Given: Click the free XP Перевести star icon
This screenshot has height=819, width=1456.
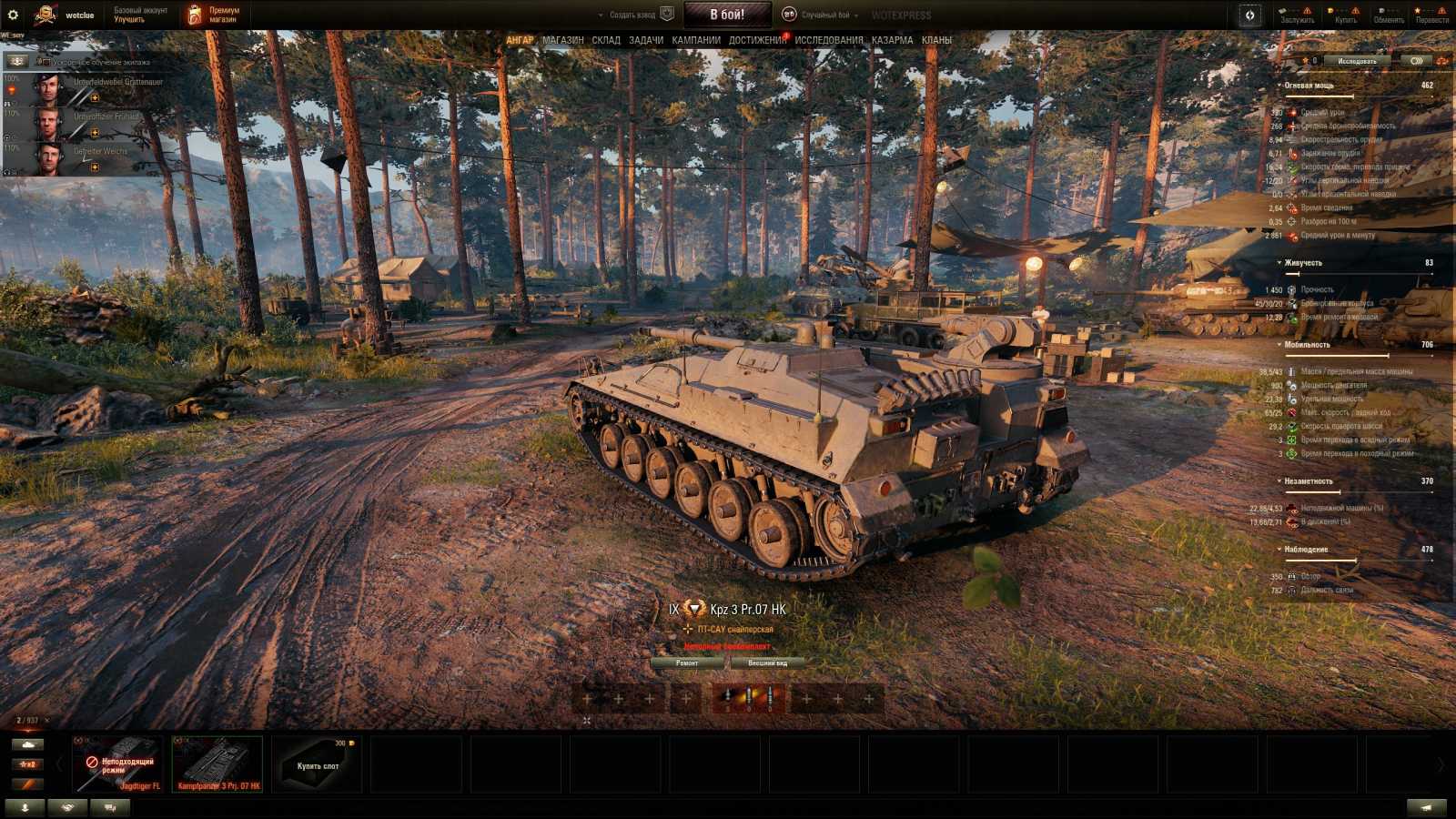Looking at the screenshot, I should coord(1418,10).
